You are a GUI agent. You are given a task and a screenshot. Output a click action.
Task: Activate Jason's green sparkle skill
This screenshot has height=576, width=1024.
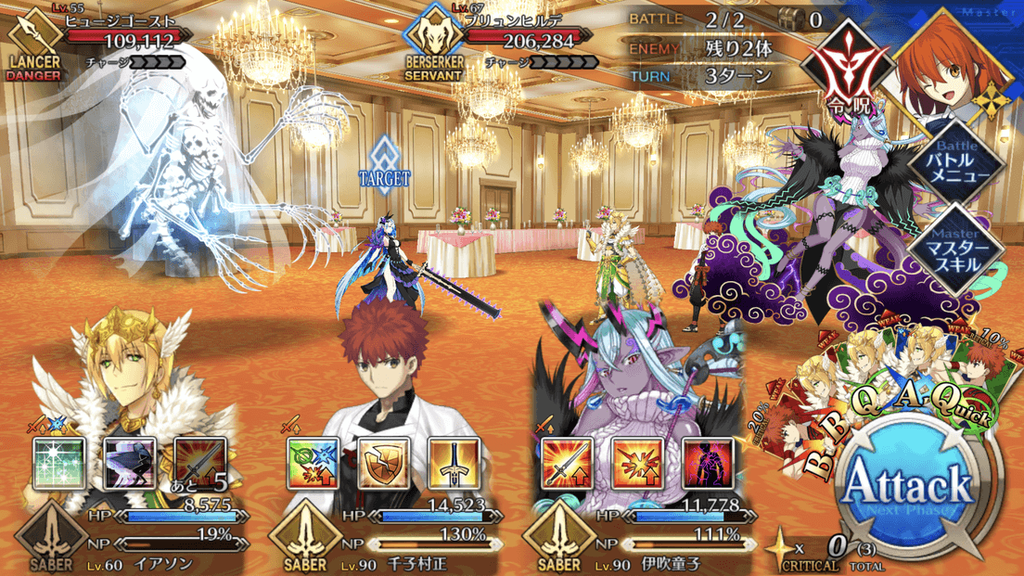click(x=56, y=463)
